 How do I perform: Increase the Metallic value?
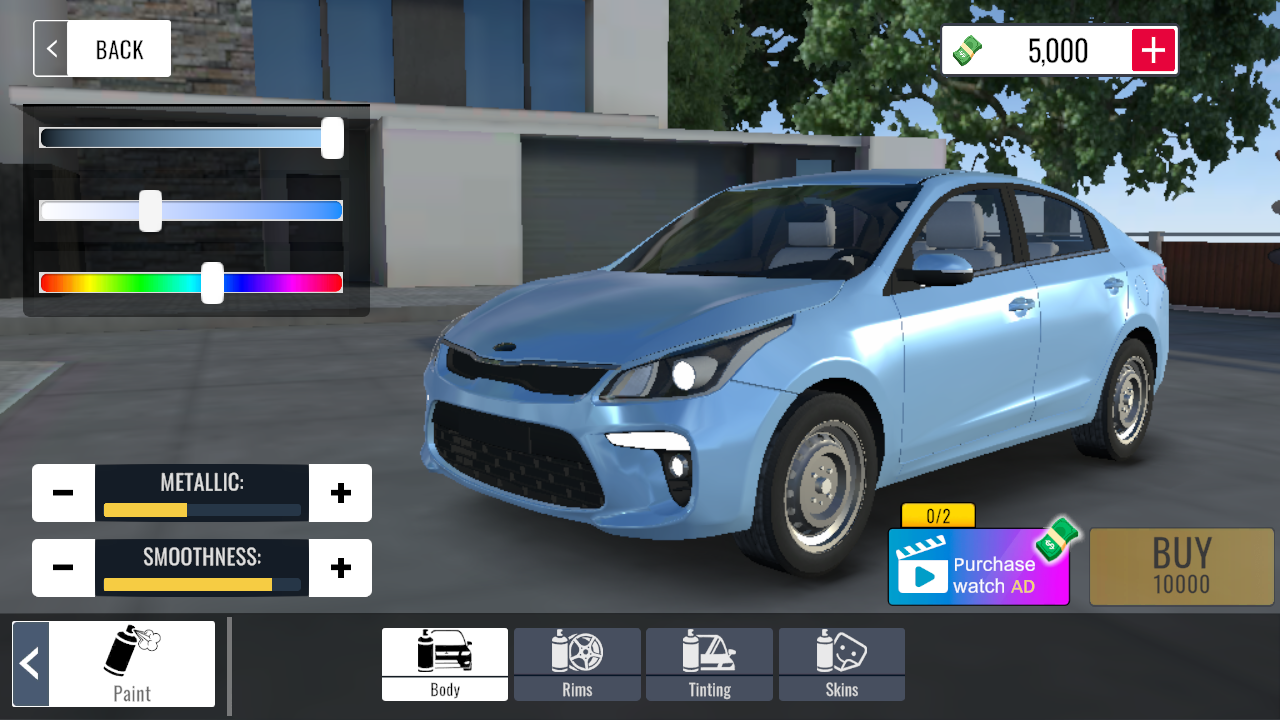coord(340,493)
